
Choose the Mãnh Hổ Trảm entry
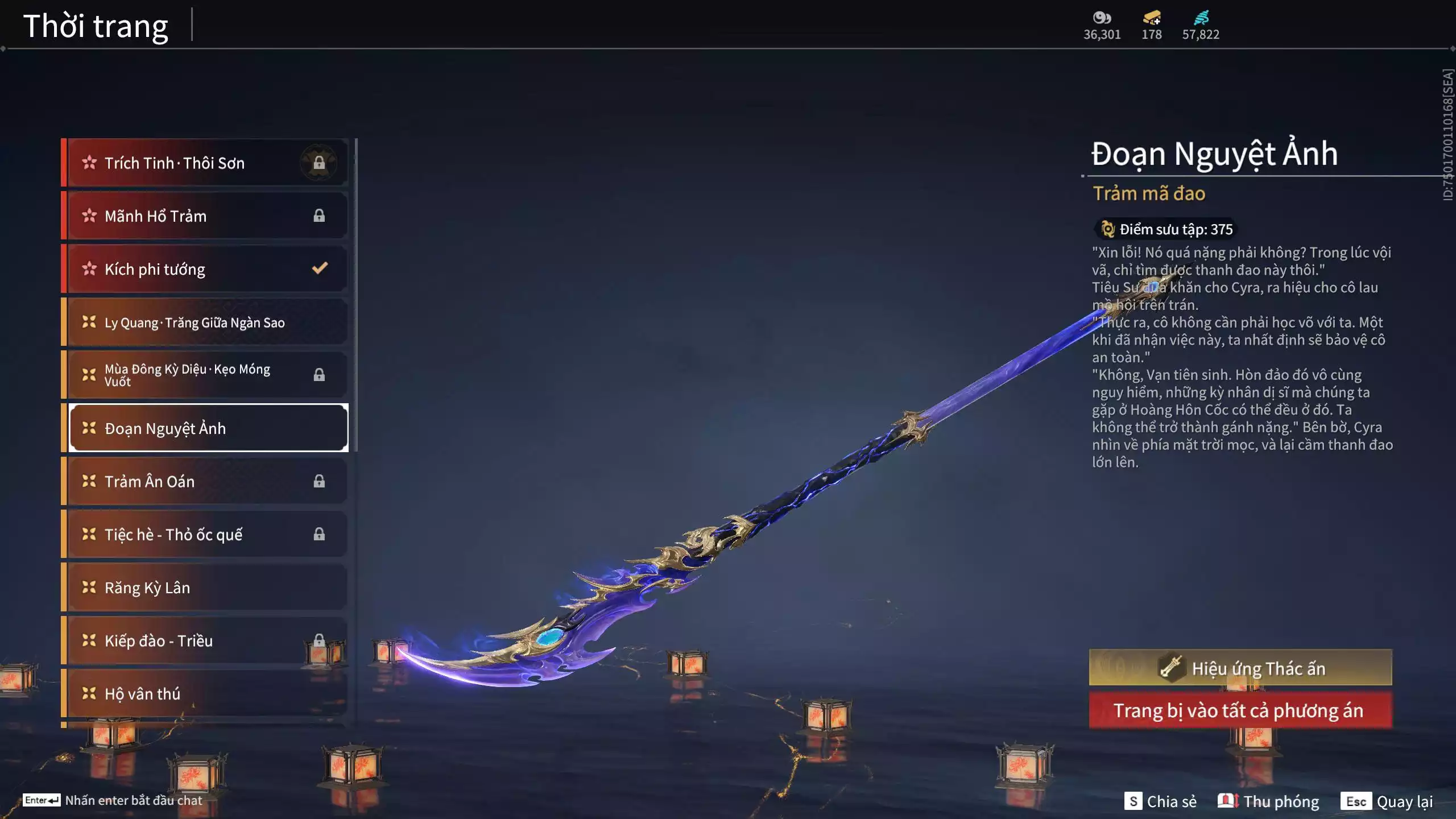coord(205,216)
